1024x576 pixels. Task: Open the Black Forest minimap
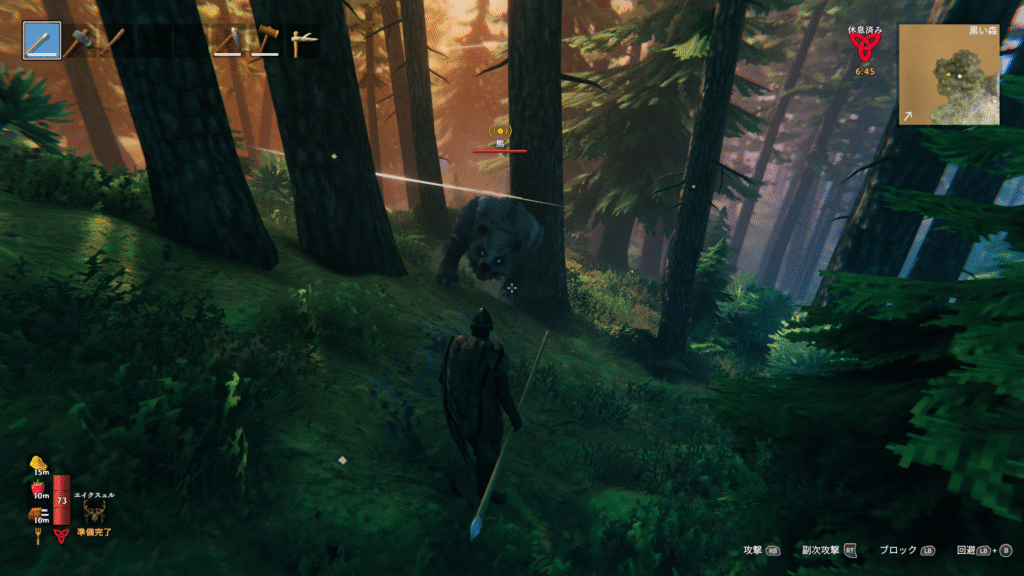[x=948, y=74]
